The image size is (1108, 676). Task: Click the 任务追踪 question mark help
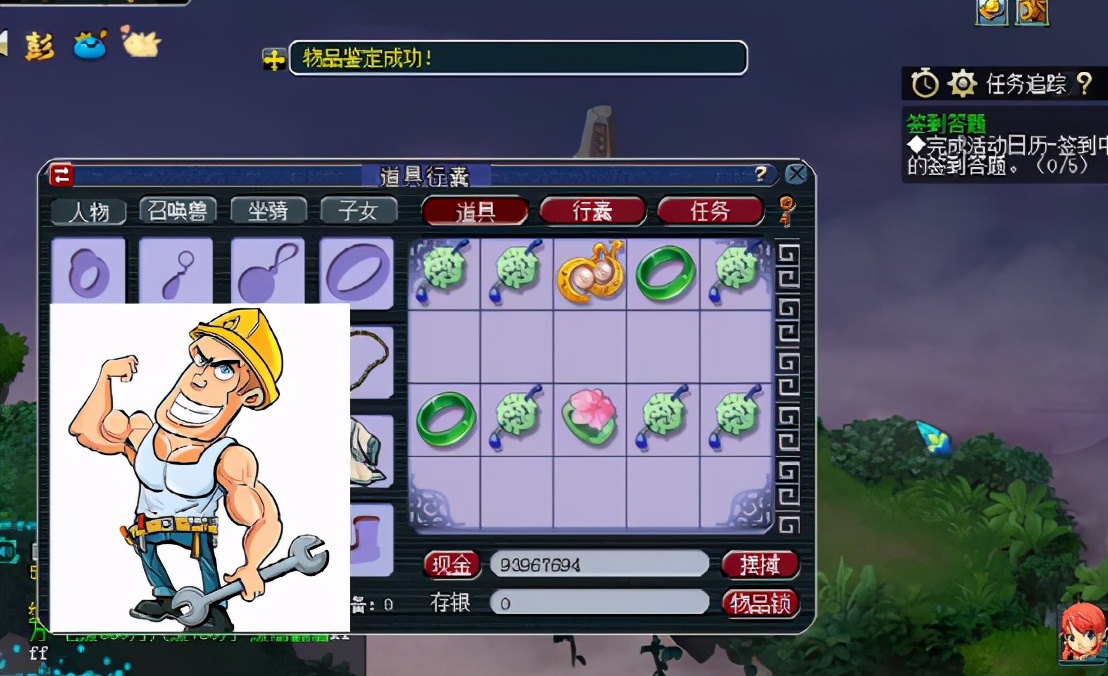1084,84
